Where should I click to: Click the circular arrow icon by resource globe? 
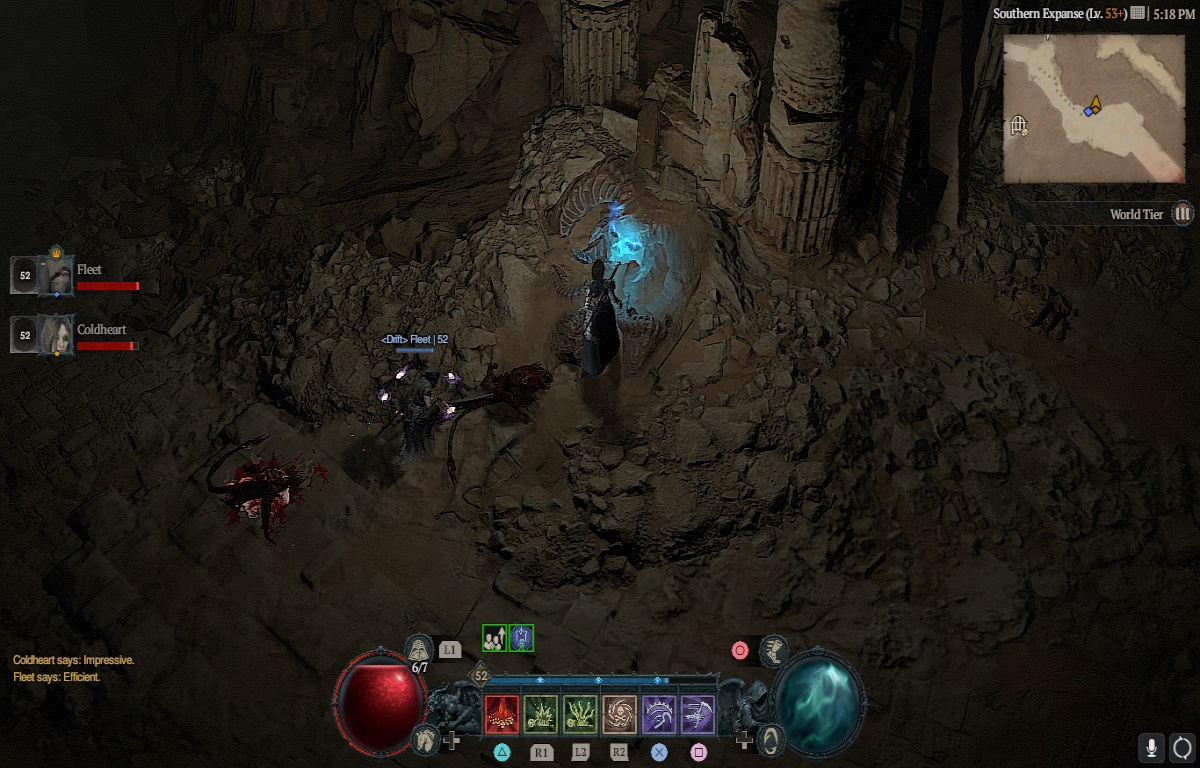770,740
